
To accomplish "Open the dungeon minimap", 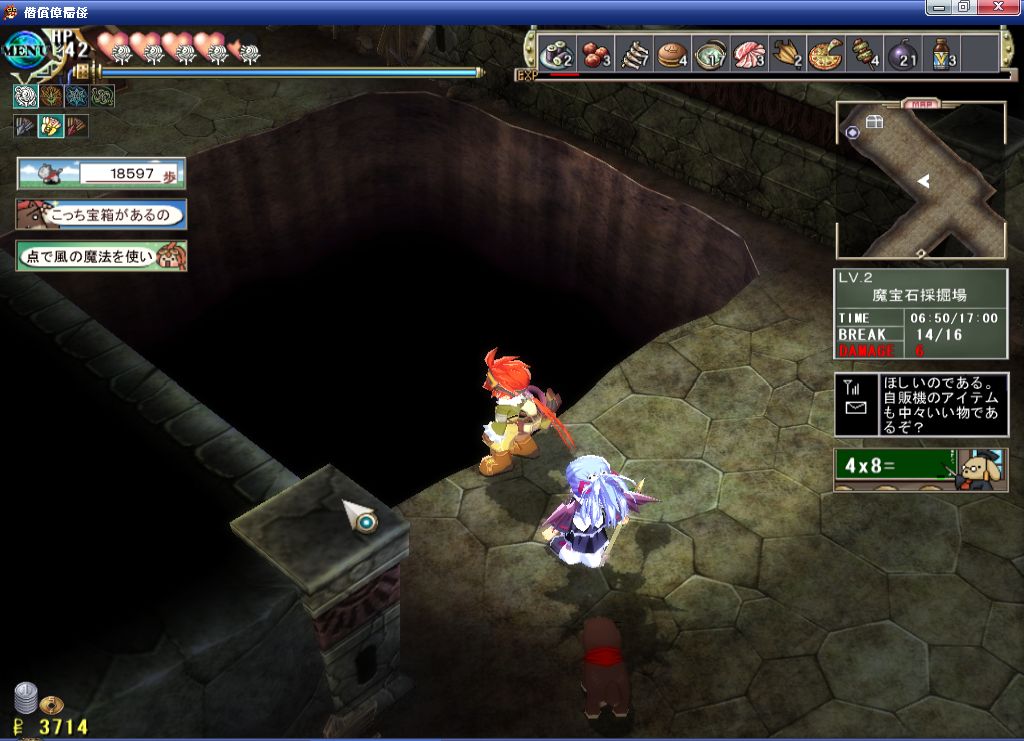I will click(920, 181).
